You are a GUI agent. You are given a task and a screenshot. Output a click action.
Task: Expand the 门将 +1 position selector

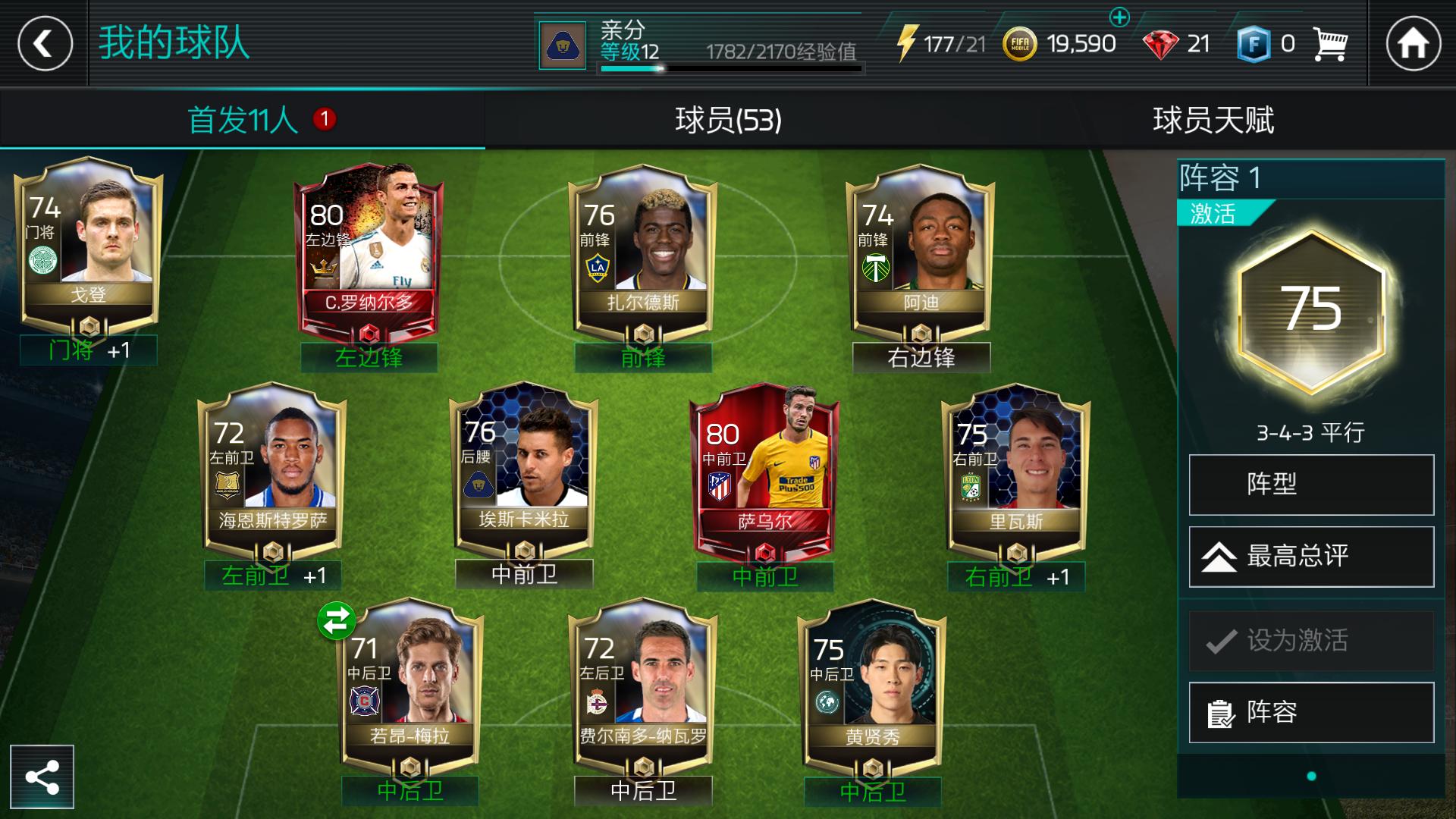(88, 350)
